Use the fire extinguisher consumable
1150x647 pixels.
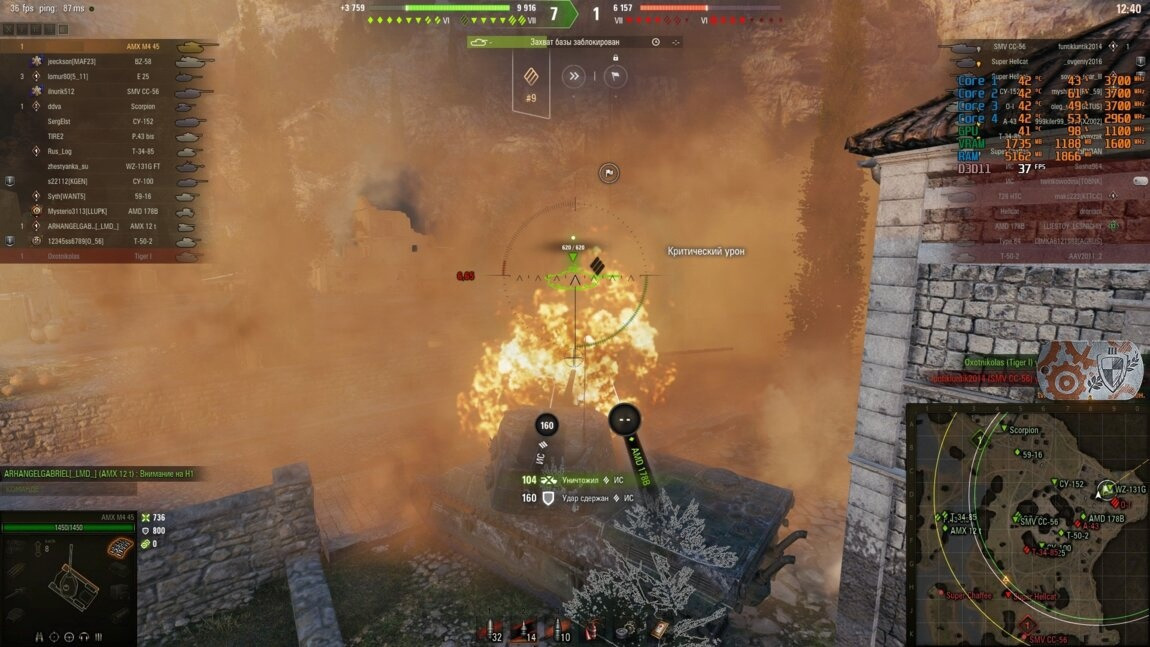594,630
